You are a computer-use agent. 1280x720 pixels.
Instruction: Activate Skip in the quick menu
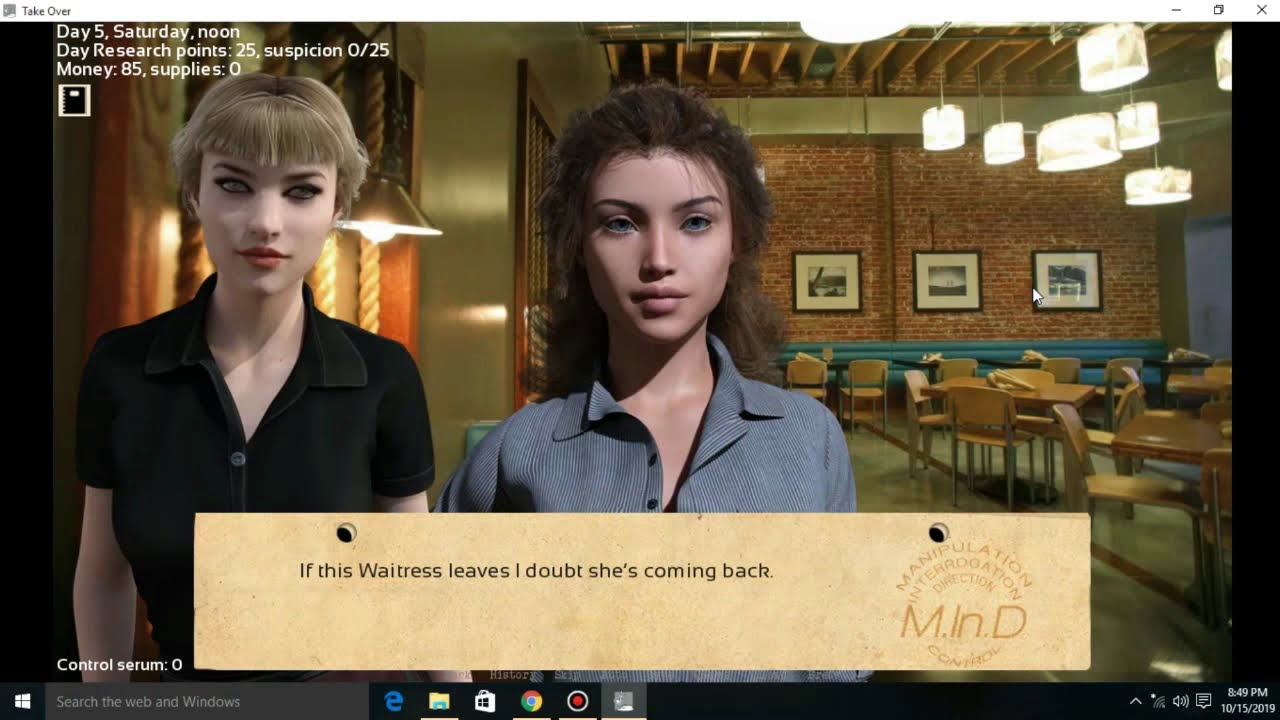[567, 676]
